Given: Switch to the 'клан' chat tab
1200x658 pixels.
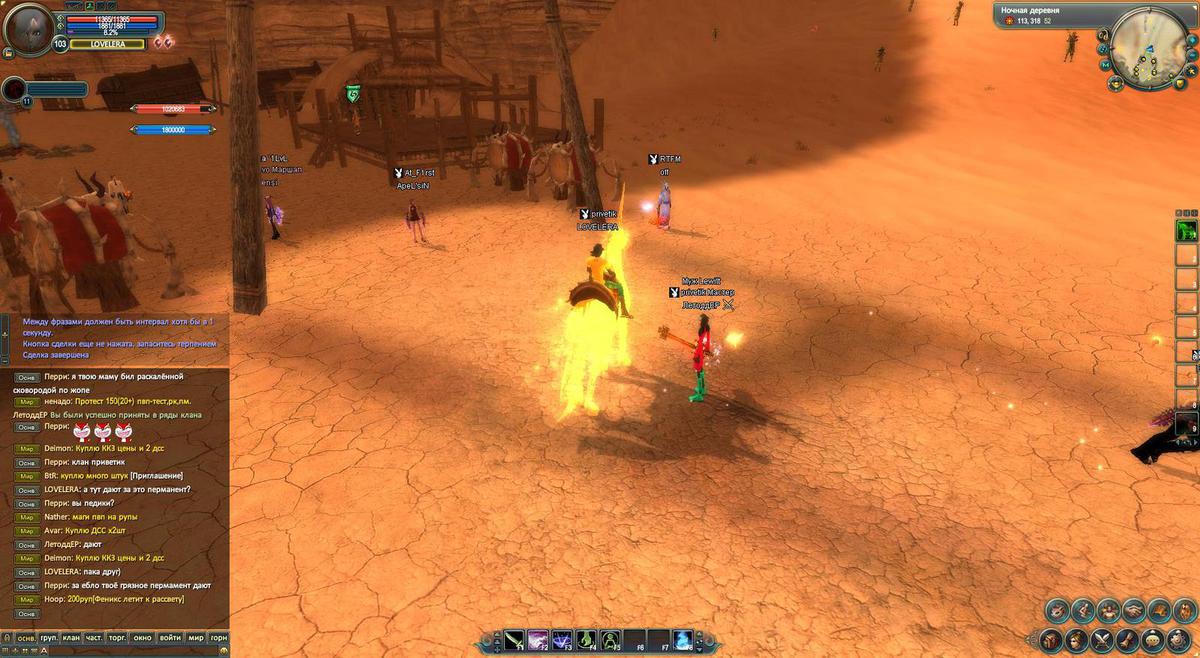Looking at the screenshot, I should [71, 637].
